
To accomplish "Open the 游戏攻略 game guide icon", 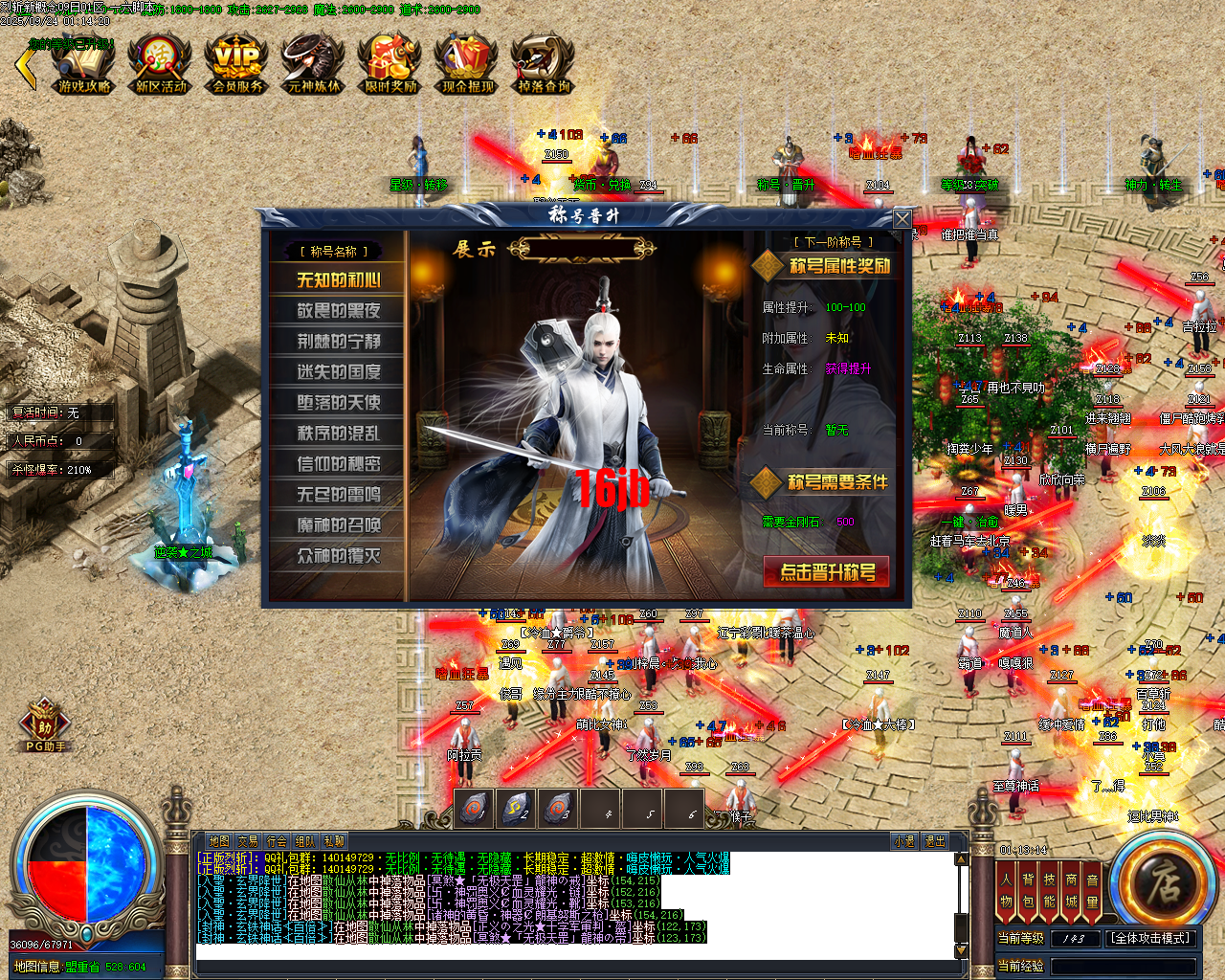I will (83, 65).
